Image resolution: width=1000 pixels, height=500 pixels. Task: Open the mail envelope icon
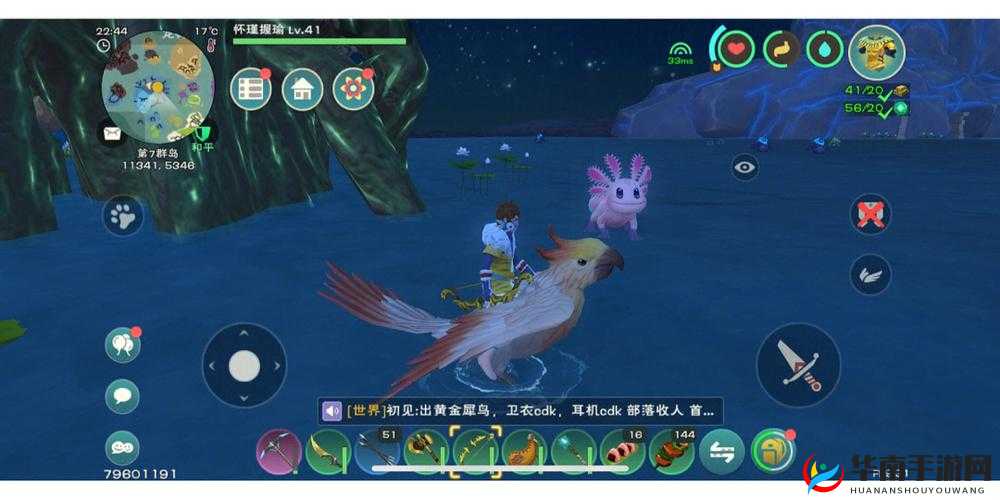tap(110, 132)
